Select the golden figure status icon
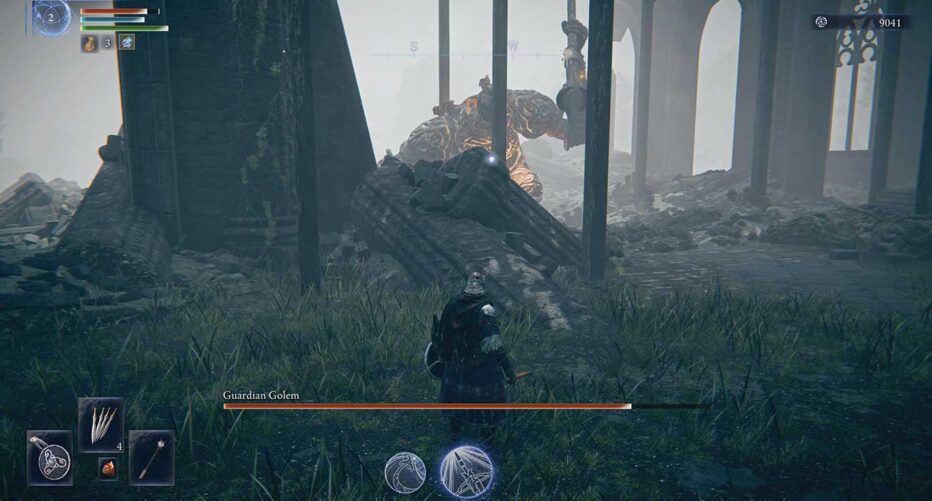 pos(90,43)
